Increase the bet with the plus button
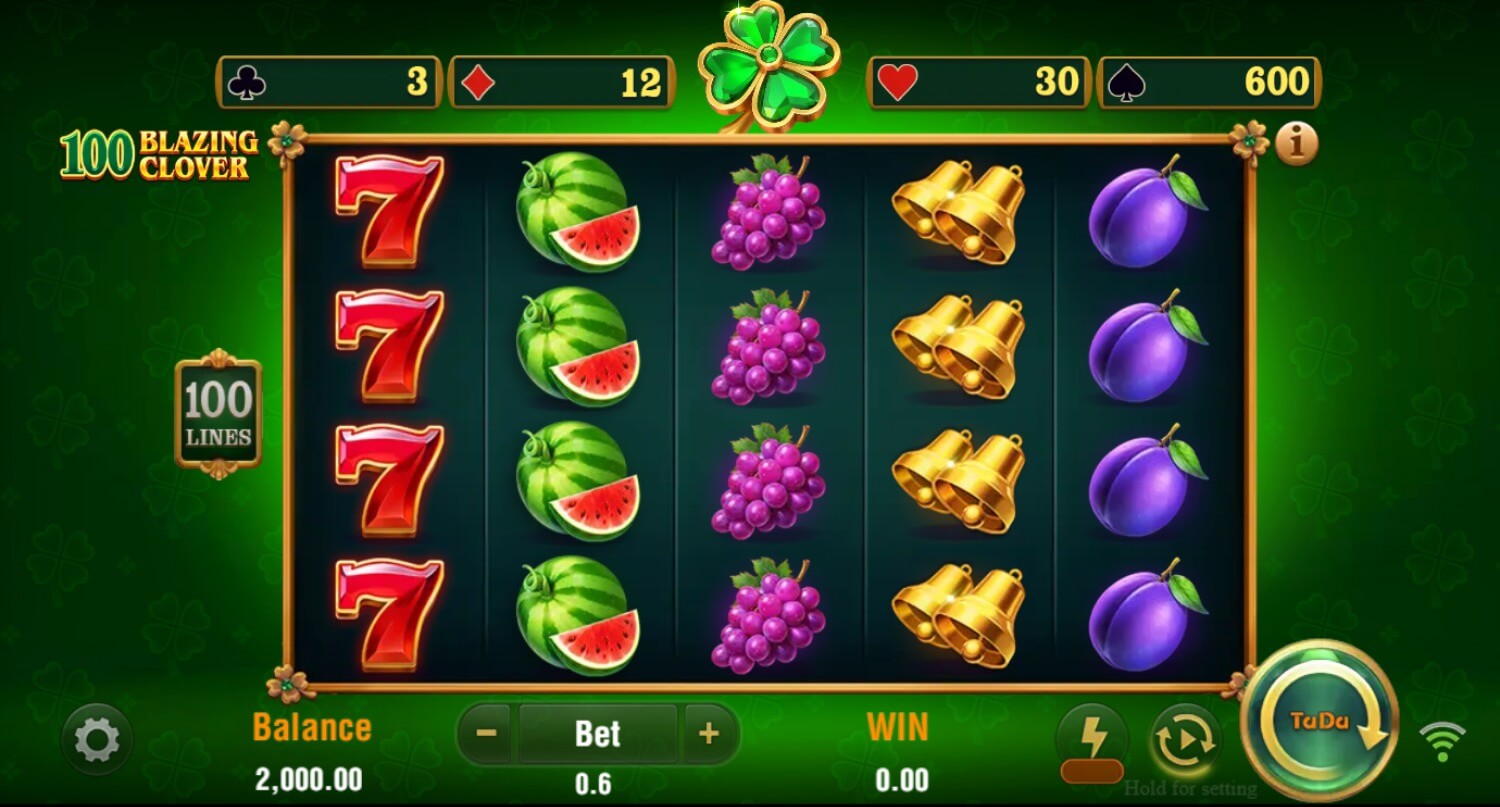 [709, 734]
